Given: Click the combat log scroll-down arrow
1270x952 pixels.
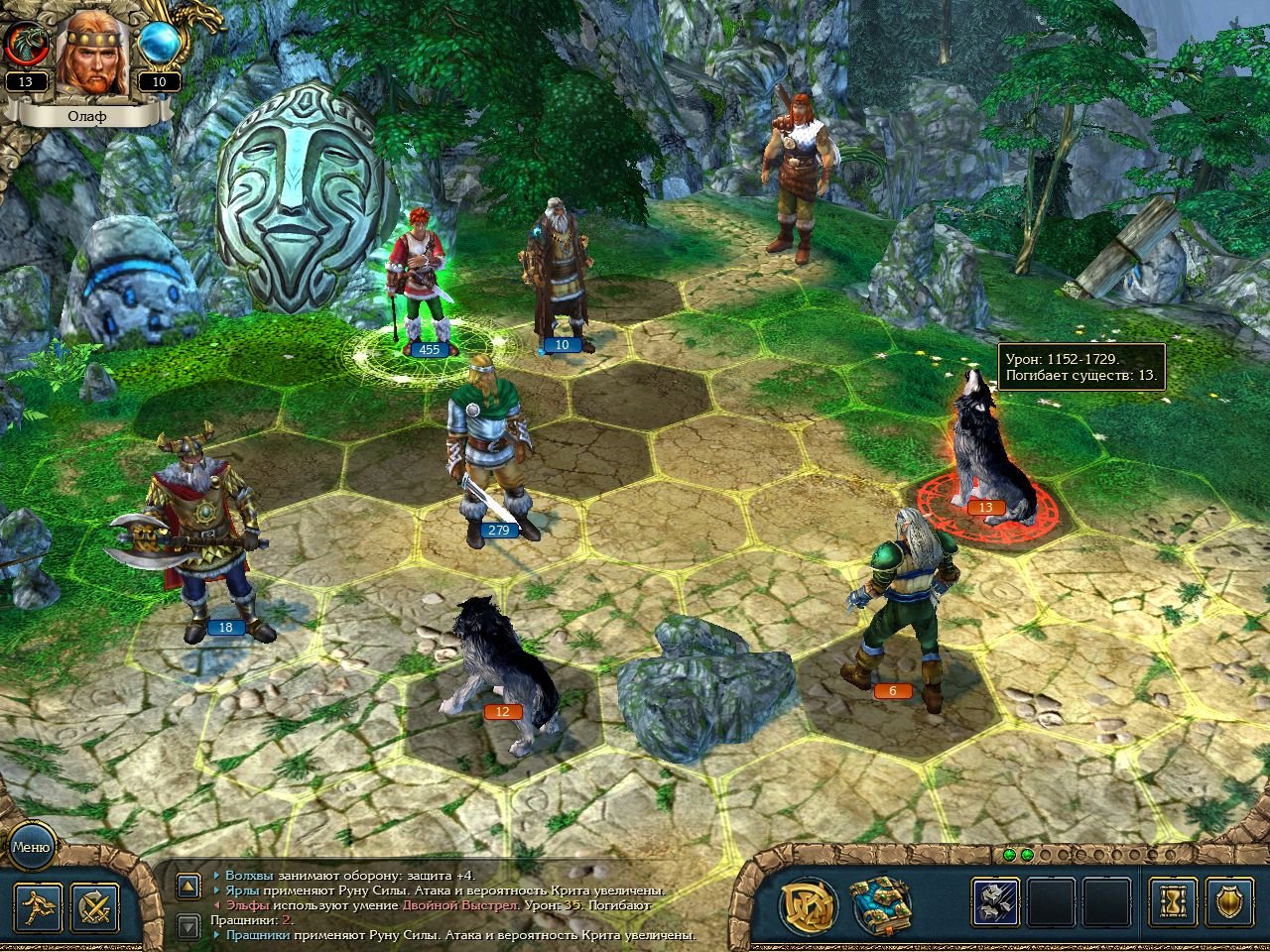Looking at the screenshot, I should (189, 924).
